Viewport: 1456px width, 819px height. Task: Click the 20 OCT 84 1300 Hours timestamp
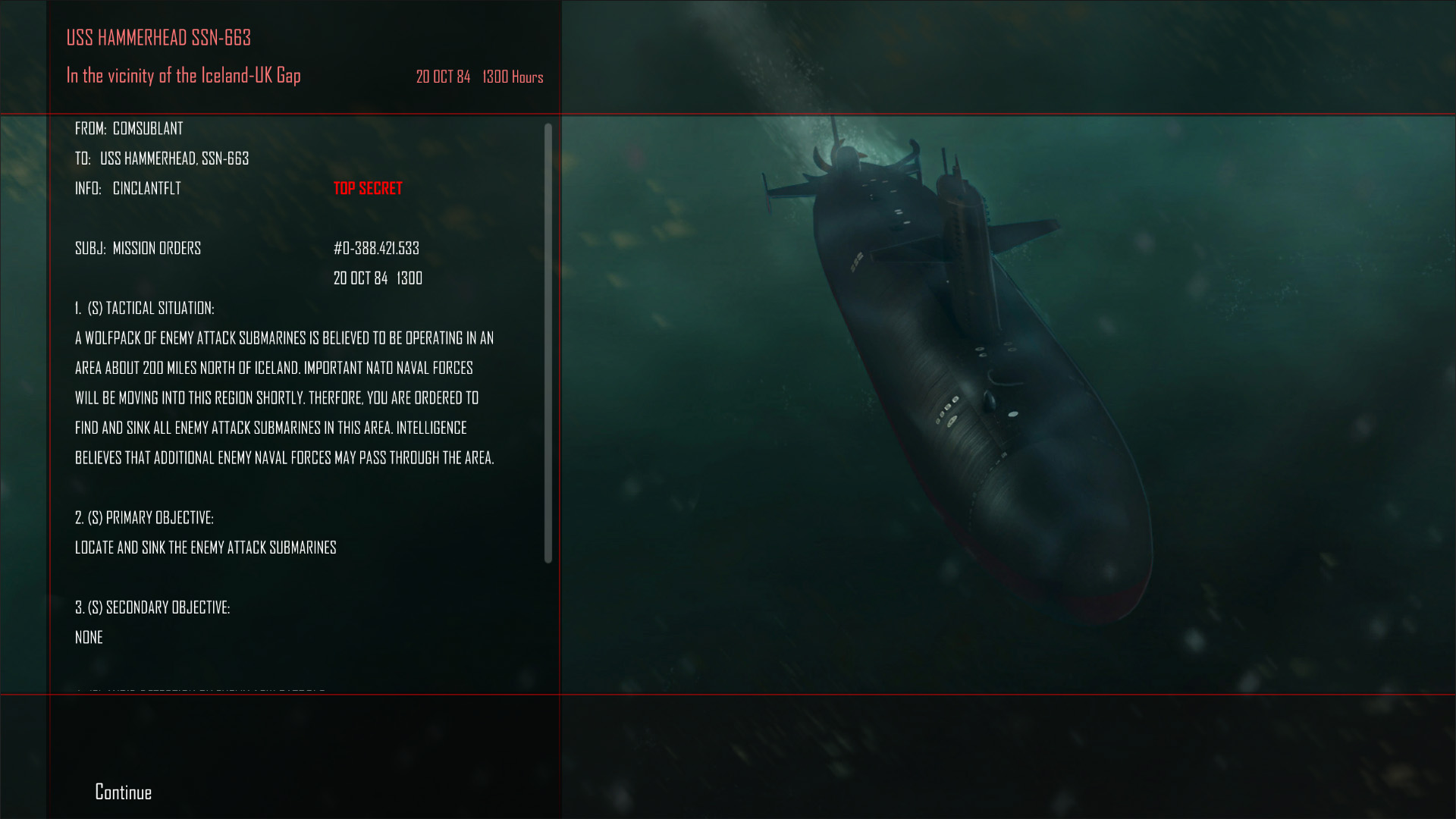pyautogui.click(x=479, y=77)
